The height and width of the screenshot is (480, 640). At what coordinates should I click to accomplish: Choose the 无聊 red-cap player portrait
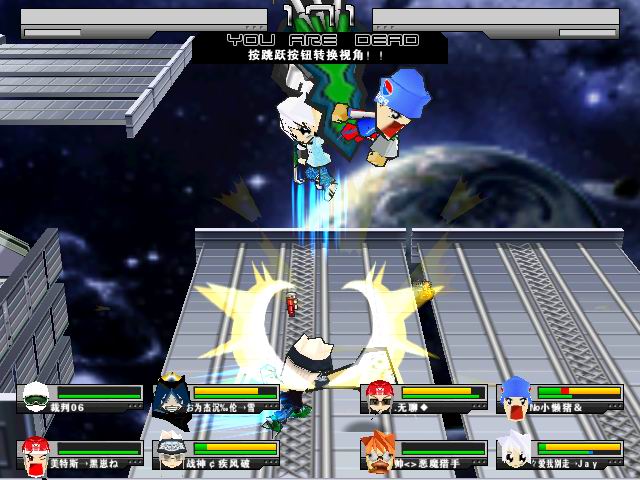tap(378, 397)
